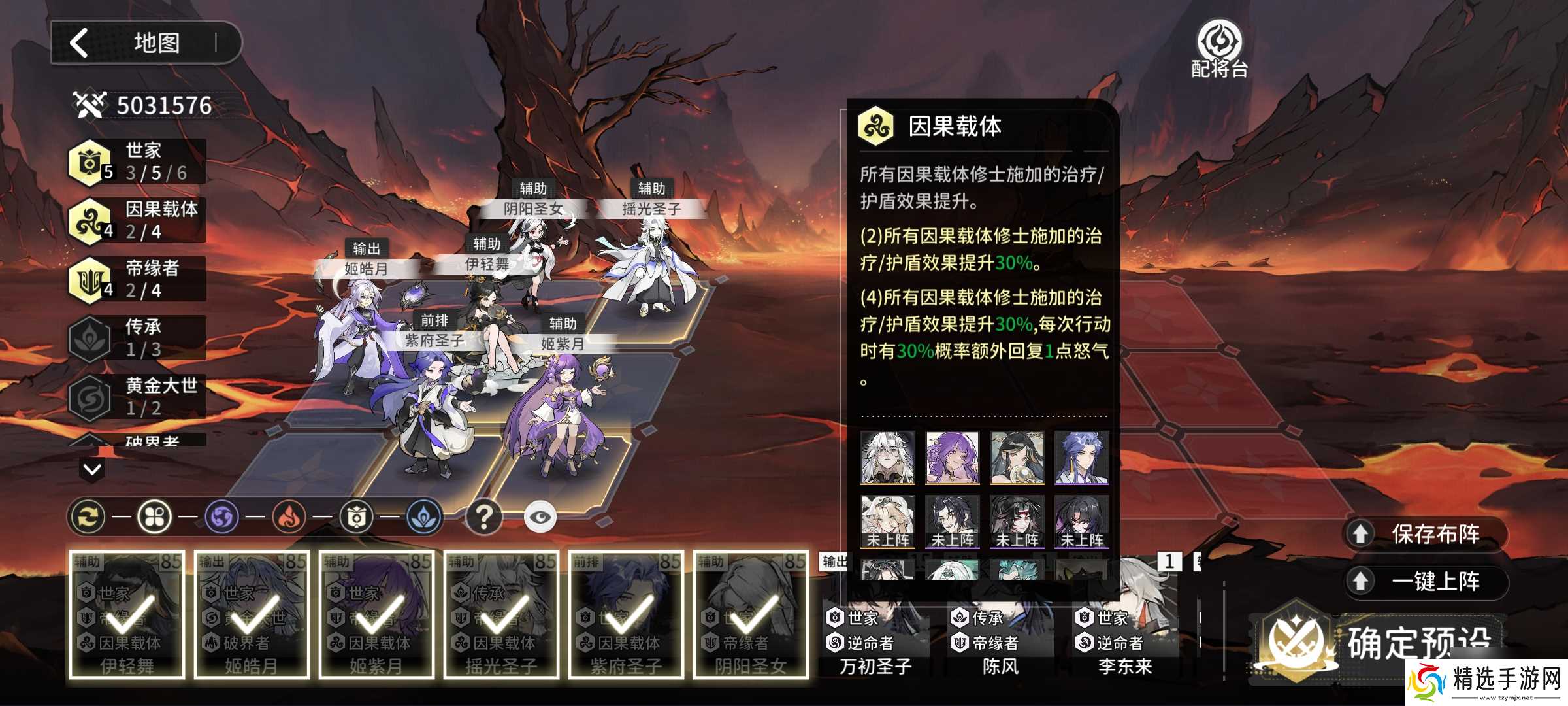Toggle the eye visibility button

coord(540,517)
